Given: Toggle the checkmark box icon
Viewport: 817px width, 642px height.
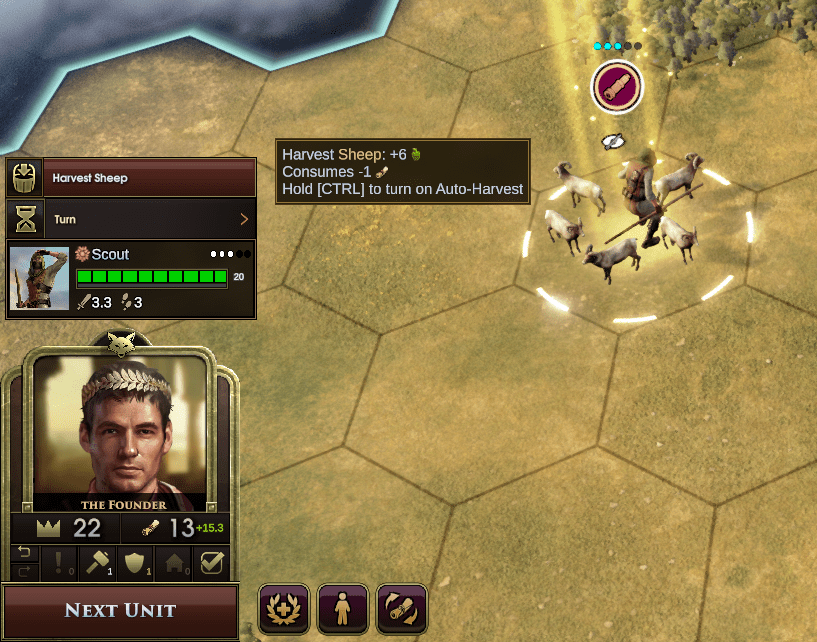Looking at the screenshot, I should pos(211,563).
